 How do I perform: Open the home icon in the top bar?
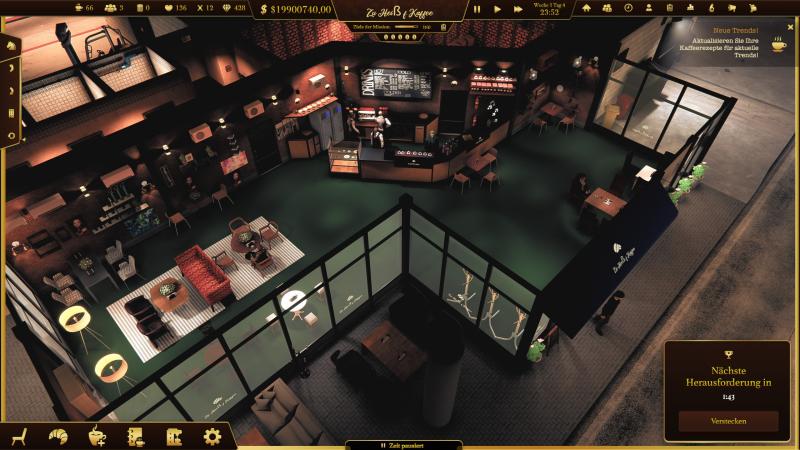point(585,8)
